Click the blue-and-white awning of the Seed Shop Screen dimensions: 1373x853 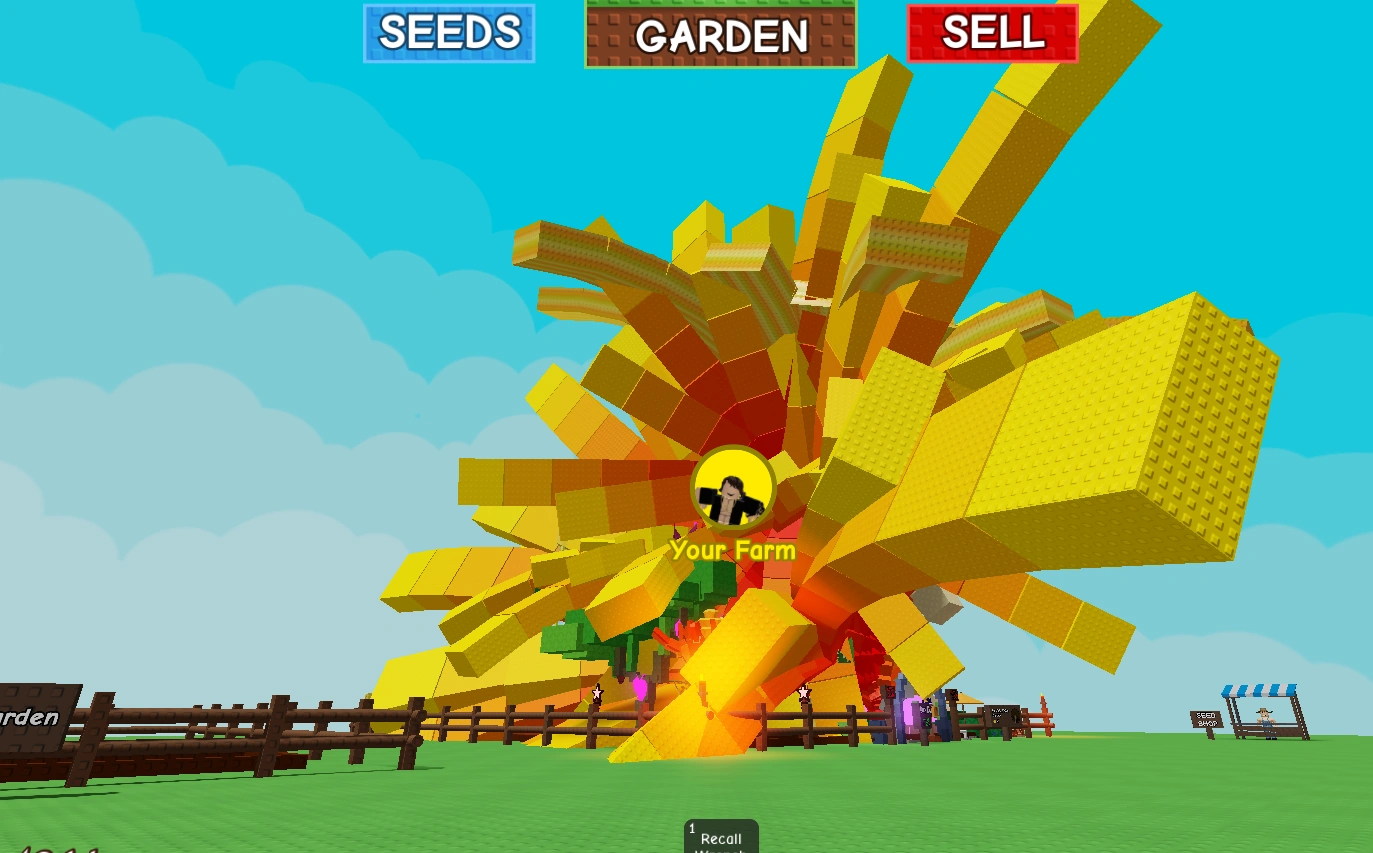pos(1258,688)
